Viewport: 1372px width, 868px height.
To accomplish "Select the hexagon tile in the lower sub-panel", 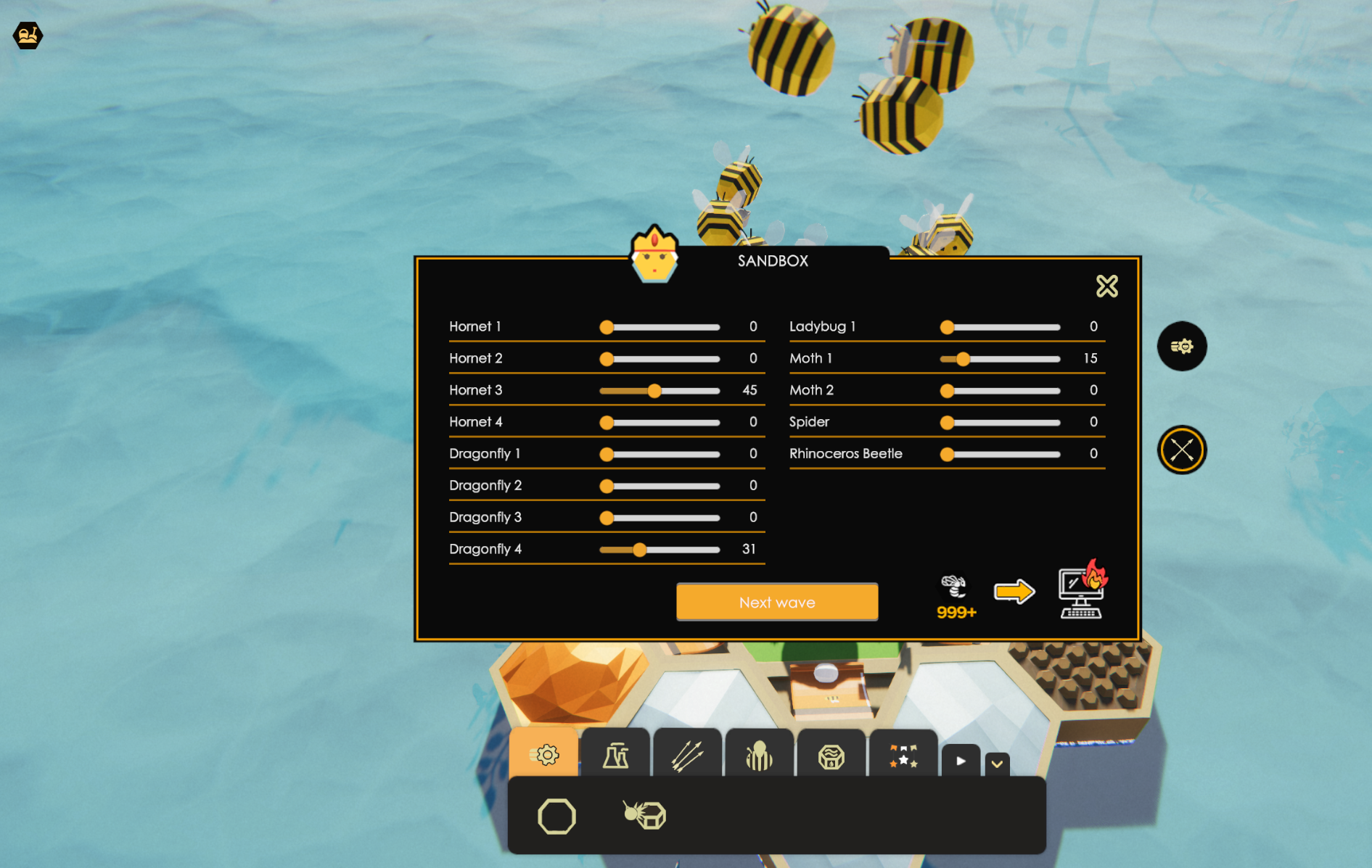I will pos(555,816).
